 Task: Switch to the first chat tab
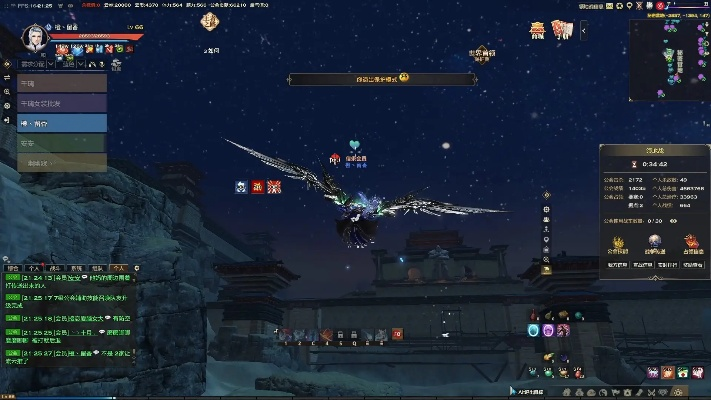(x=13, y=268)
